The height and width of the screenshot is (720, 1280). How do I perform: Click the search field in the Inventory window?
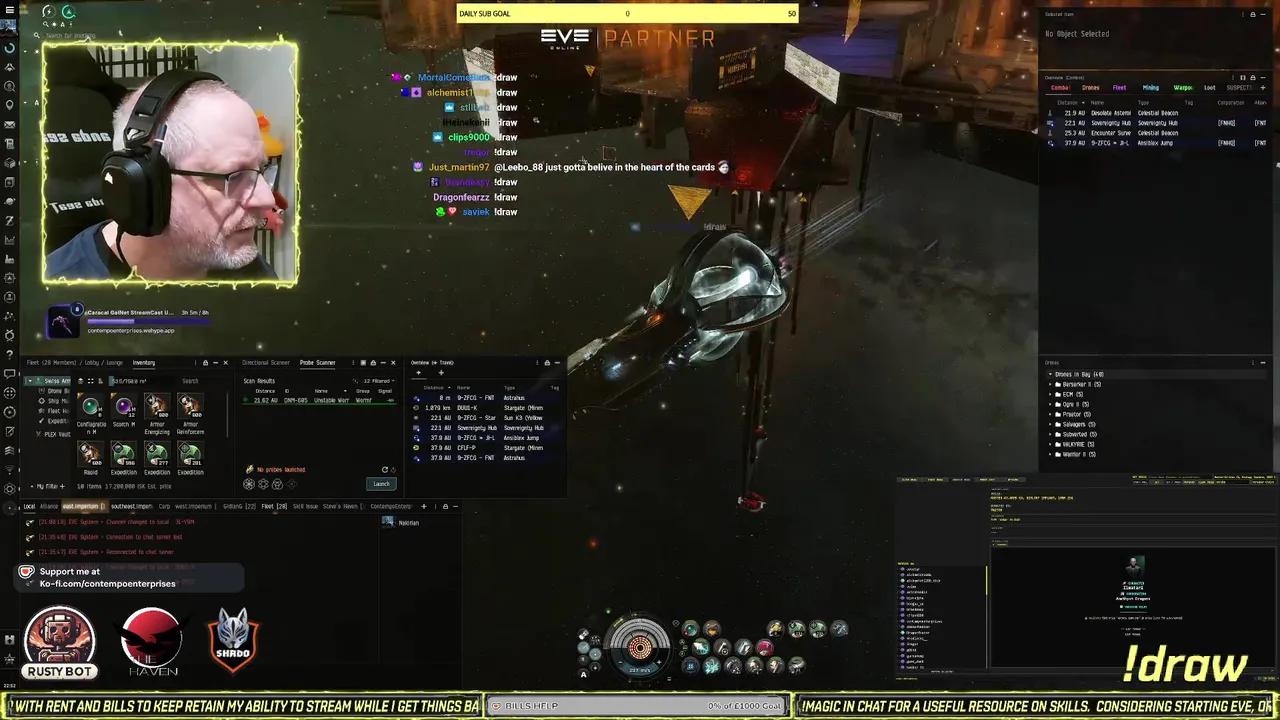190,381
